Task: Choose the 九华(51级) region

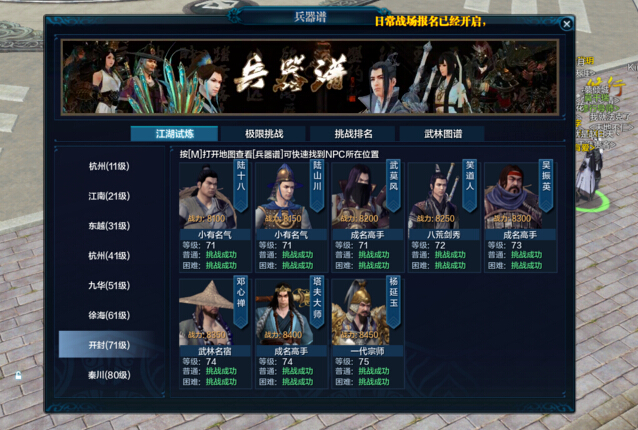Action: [109, 285]
